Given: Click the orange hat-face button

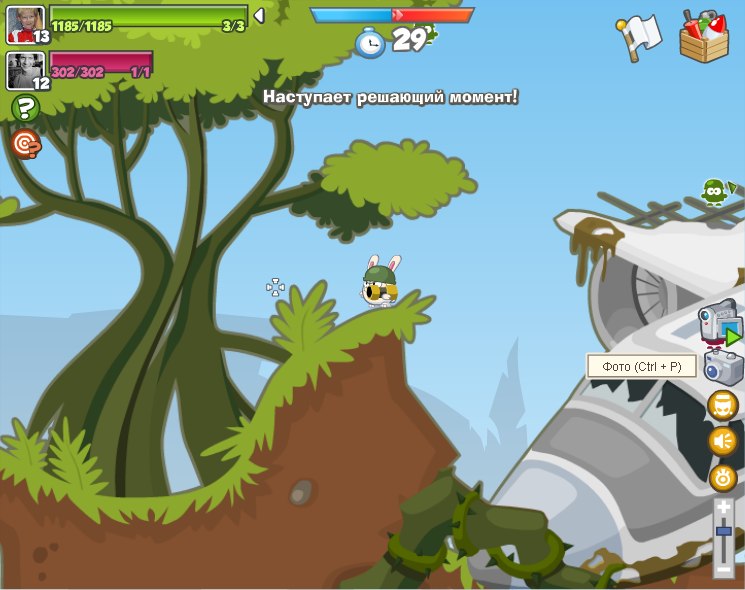Looking at the screenshot, I should click(x=722, y=405).
